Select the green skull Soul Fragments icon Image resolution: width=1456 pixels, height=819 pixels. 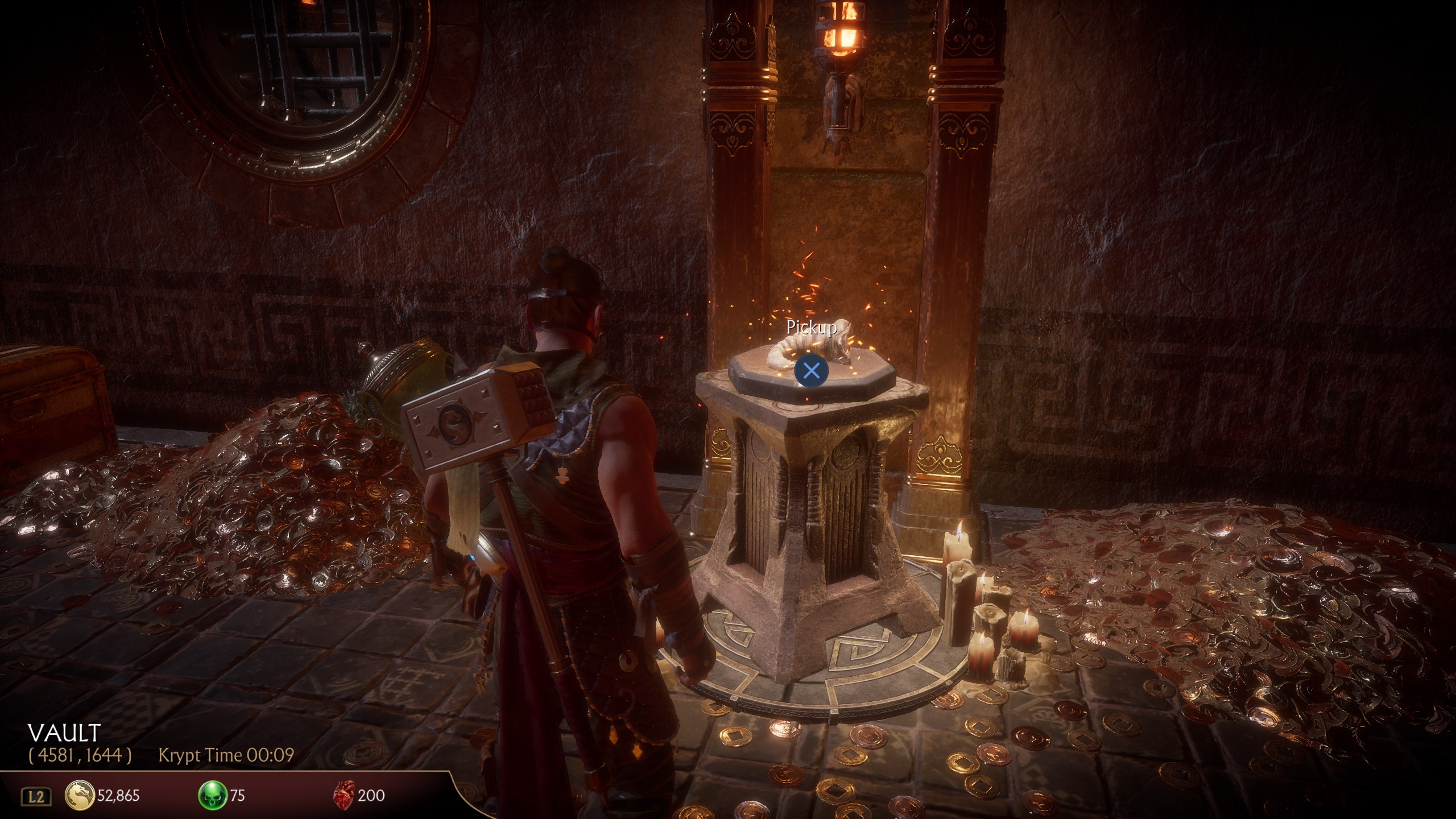[212, 795]
